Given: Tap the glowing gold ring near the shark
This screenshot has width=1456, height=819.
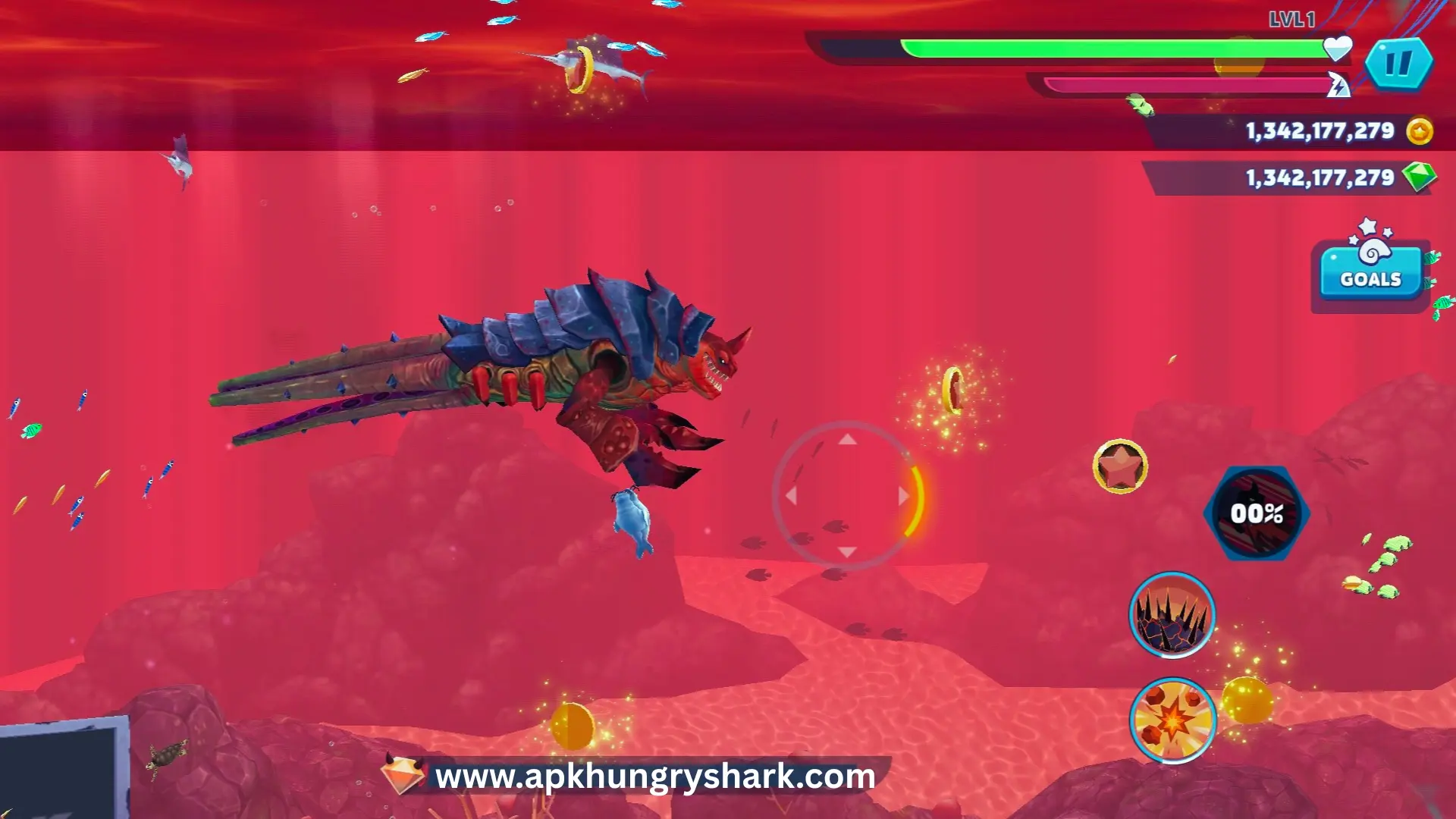Looking at the screenshot, I should point(952,390).
